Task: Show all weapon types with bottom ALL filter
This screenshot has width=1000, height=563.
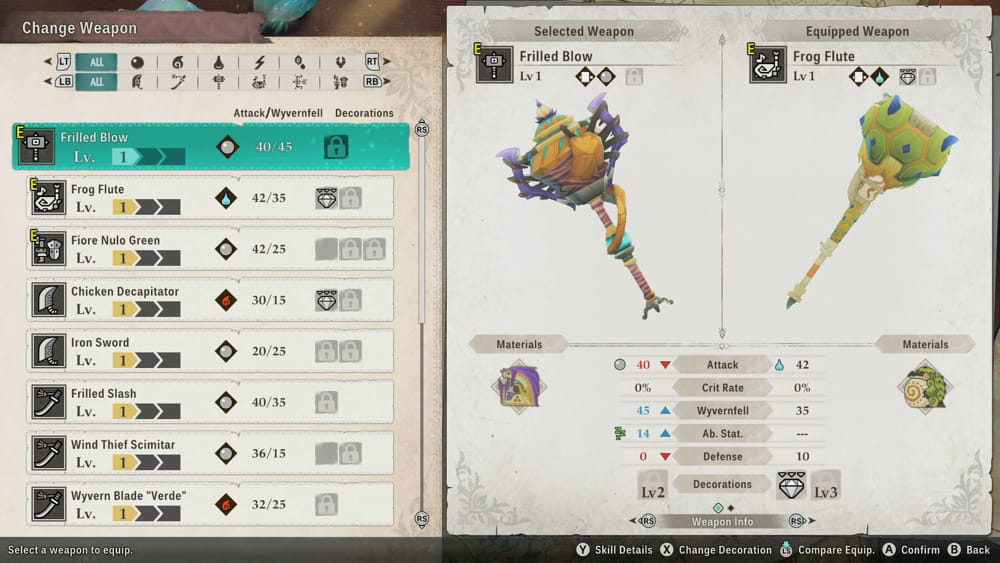Action: click(x=96, y=82)
